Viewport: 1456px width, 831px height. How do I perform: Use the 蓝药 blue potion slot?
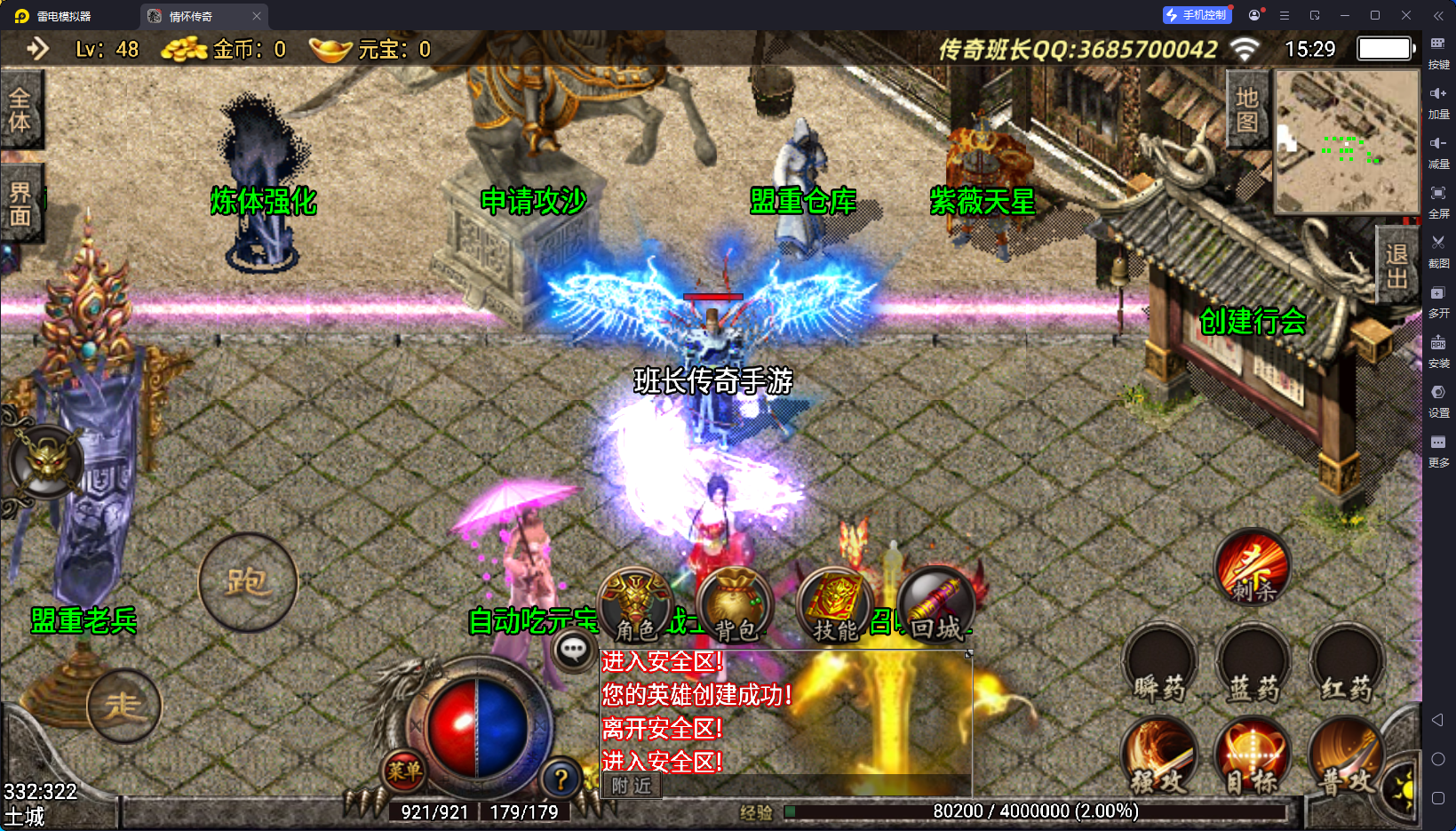click(x=1253, y=665)
